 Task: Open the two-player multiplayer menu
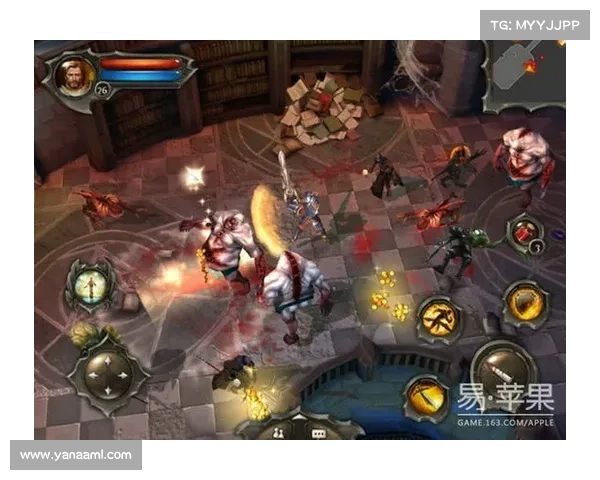276,432
